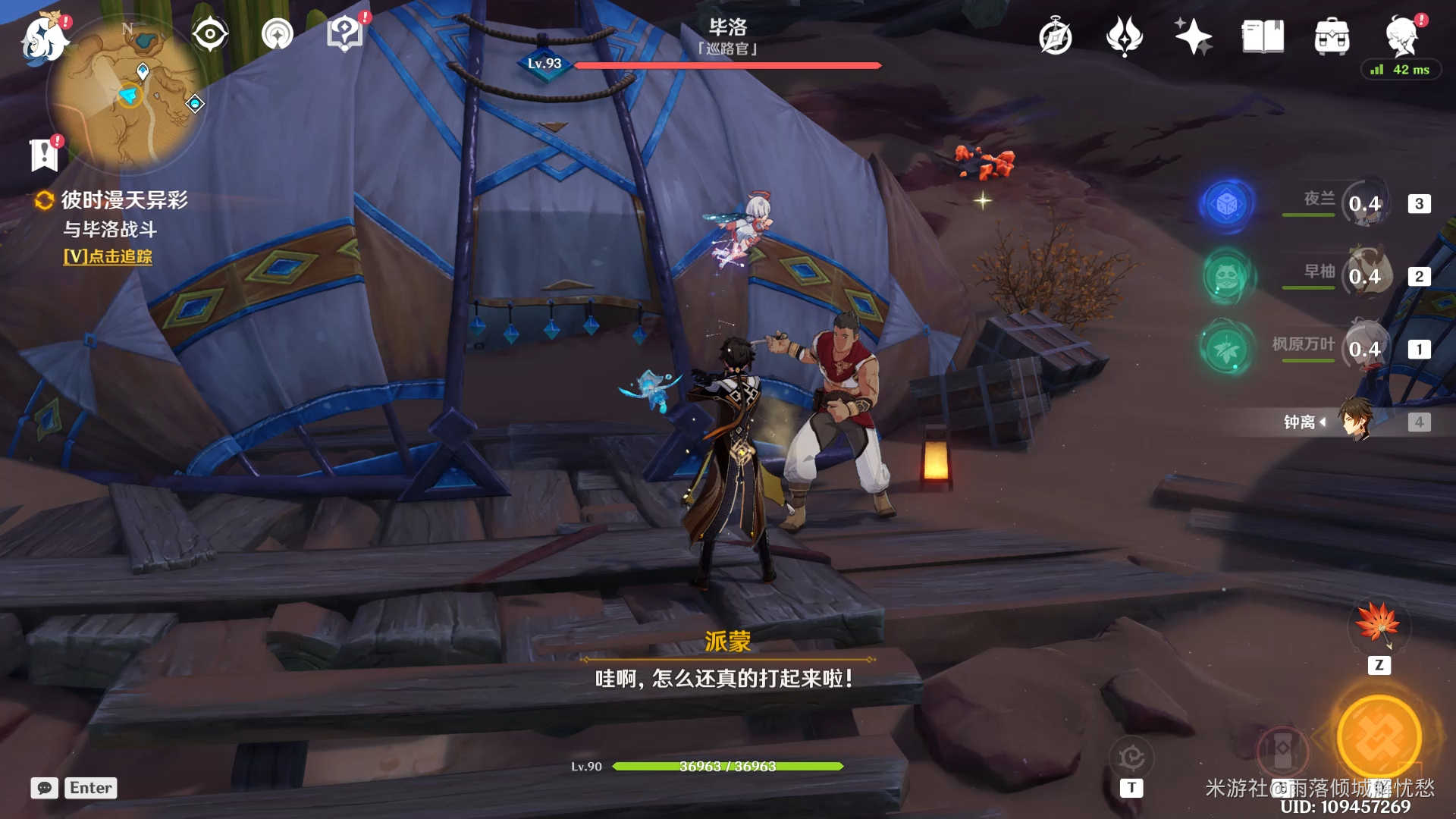
Task: Click the eye-shaped view icon
Action: point(210,35)
